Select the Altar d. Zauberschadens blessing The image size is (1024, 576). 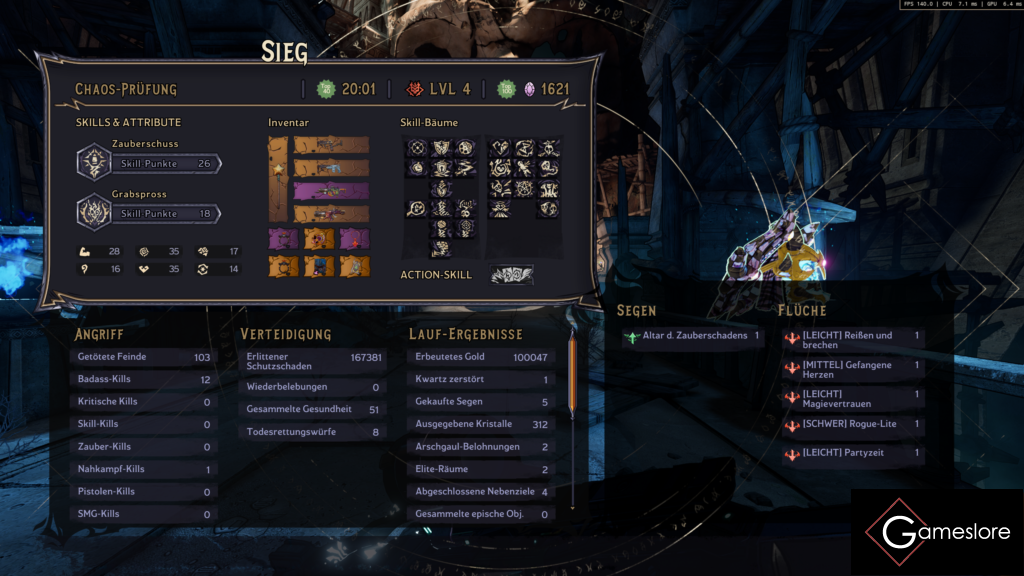(692, 337)
